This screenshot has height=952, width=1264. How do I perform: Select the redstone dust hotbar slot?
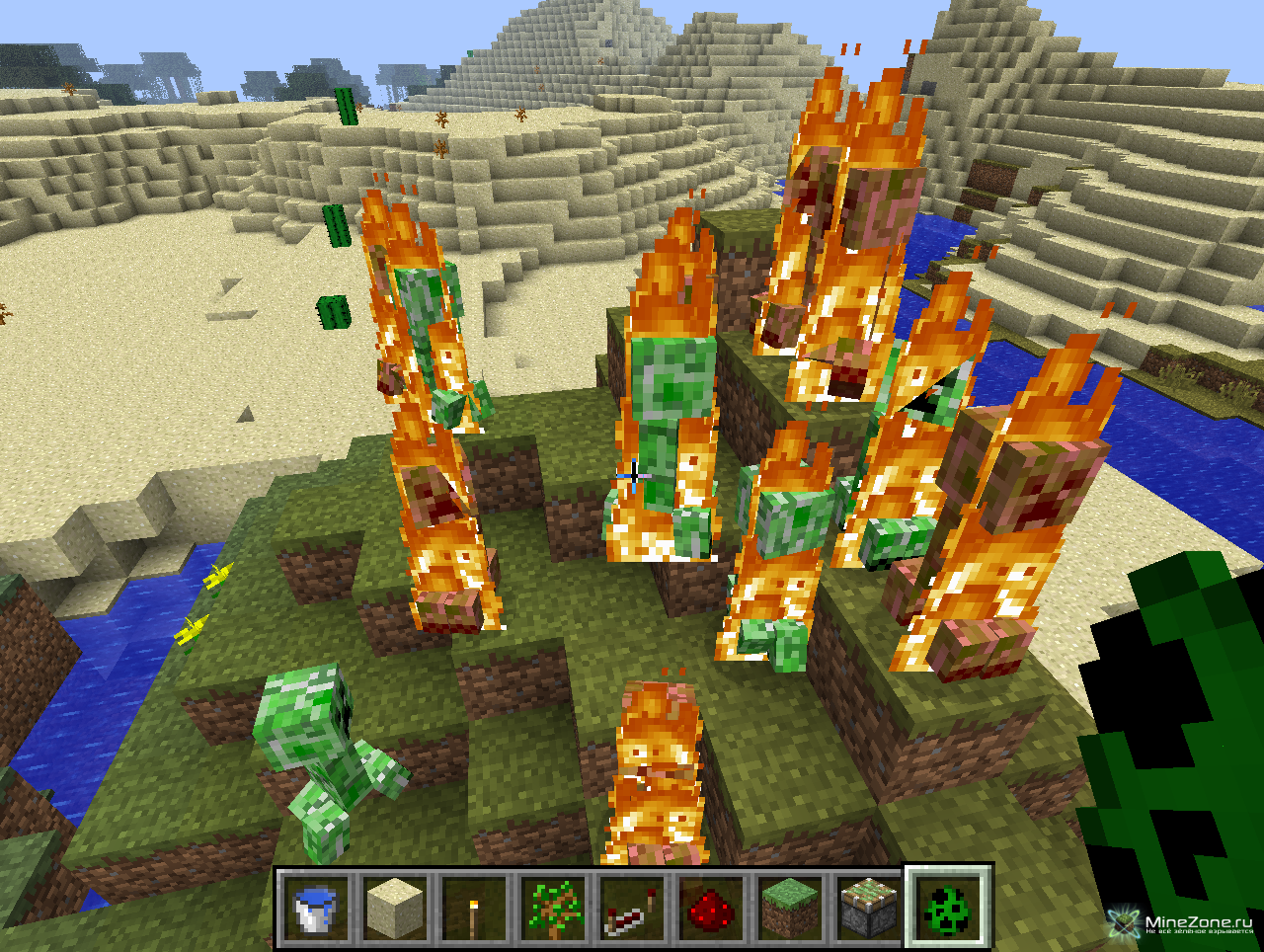point(710,907)
